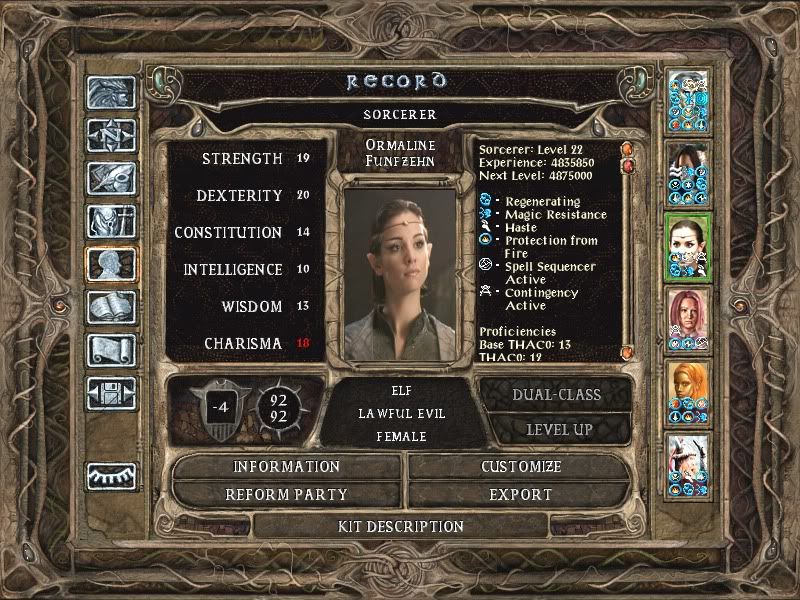The width and height of the screenshot is (800, 600).
Task: Select the green-highlighted party portrait
Action: 688,247
